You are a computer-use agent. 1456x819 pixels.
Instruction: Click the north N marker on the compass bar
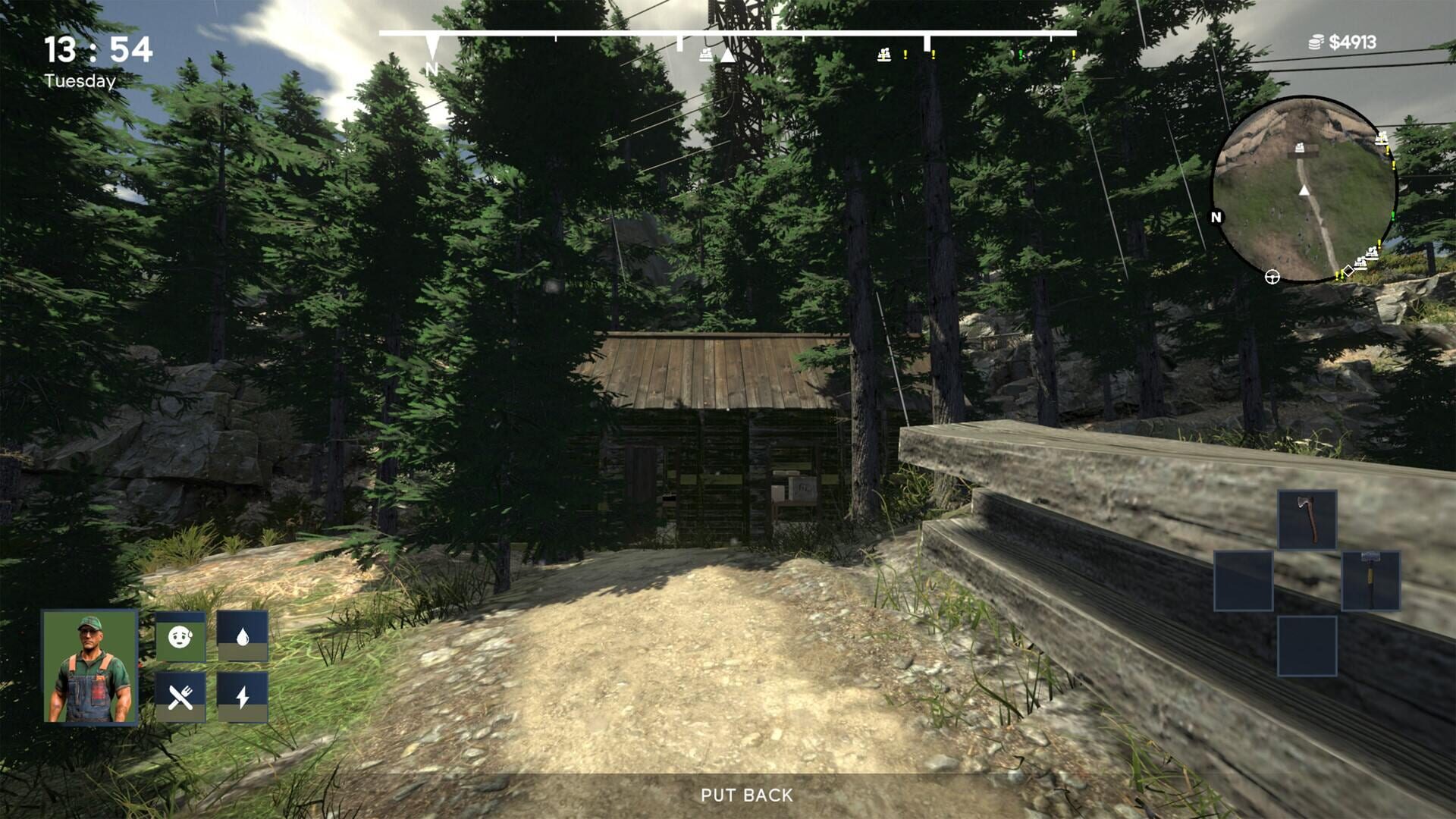432,67
